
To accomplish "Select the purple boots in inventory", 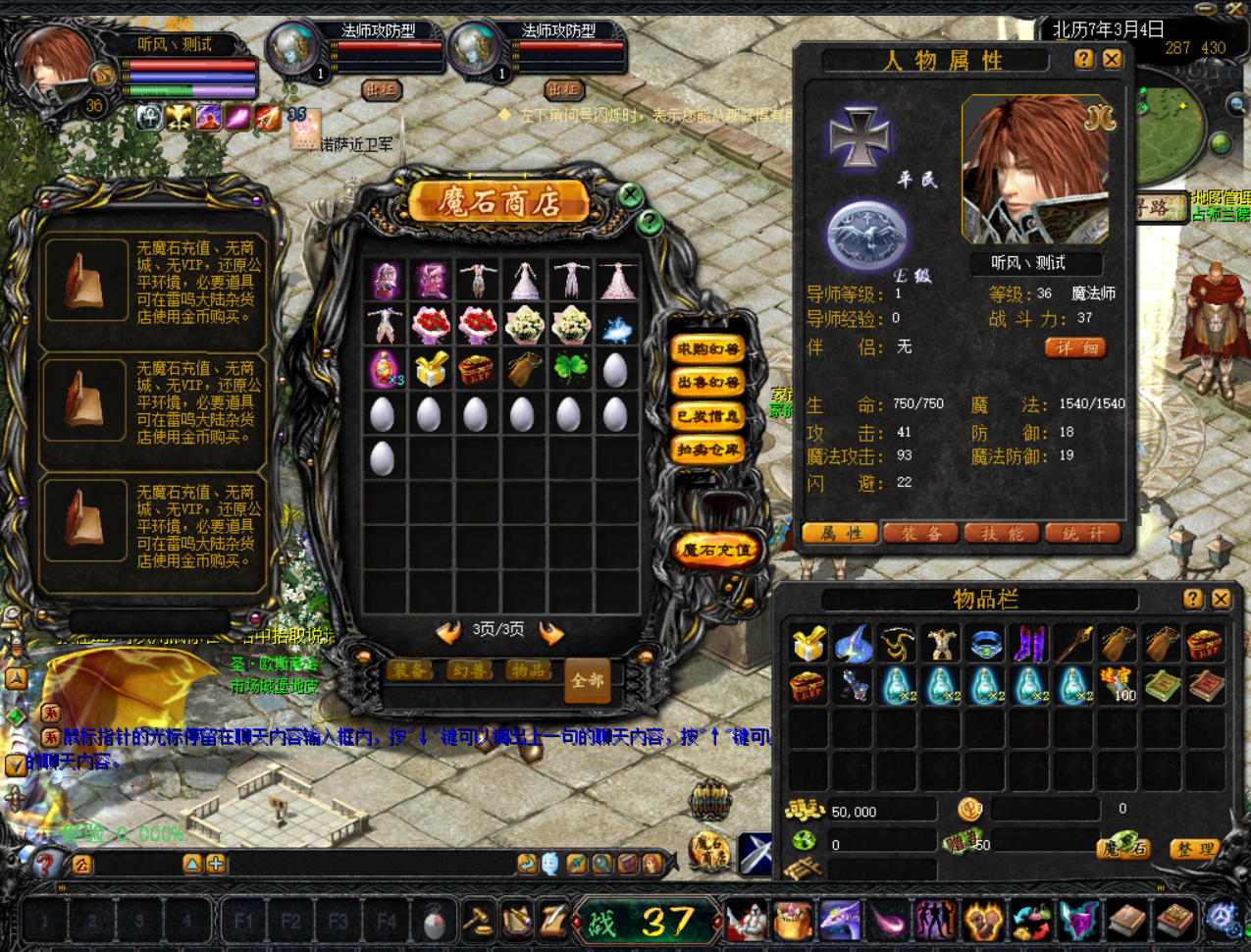I will coord(1030,644).
